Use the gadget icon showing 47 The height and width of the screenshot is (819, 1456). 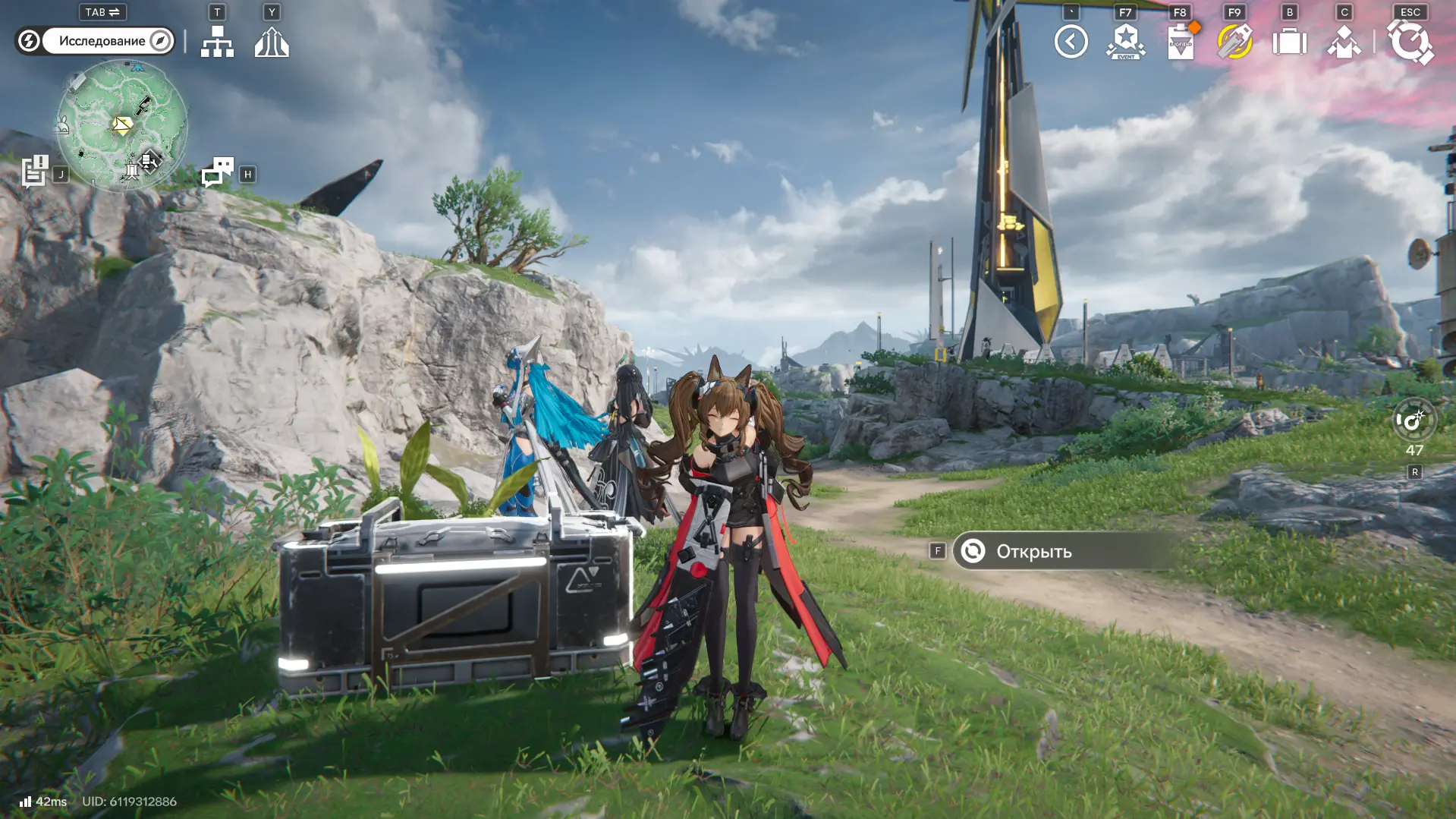[1414, 421]
